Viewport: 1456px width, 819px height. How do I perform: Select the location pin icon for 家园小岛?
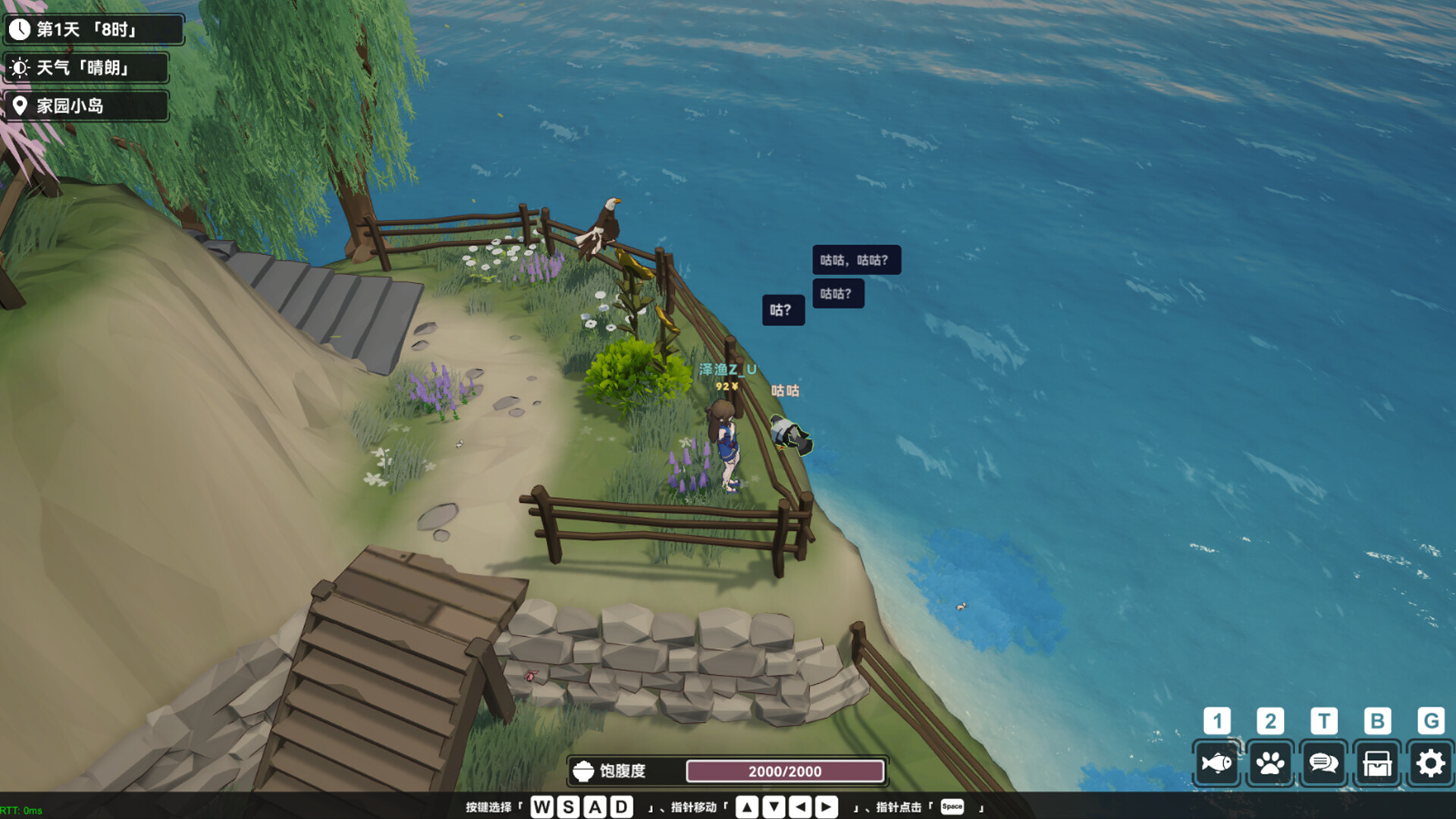pyautogui.click(x=20, y=106)
